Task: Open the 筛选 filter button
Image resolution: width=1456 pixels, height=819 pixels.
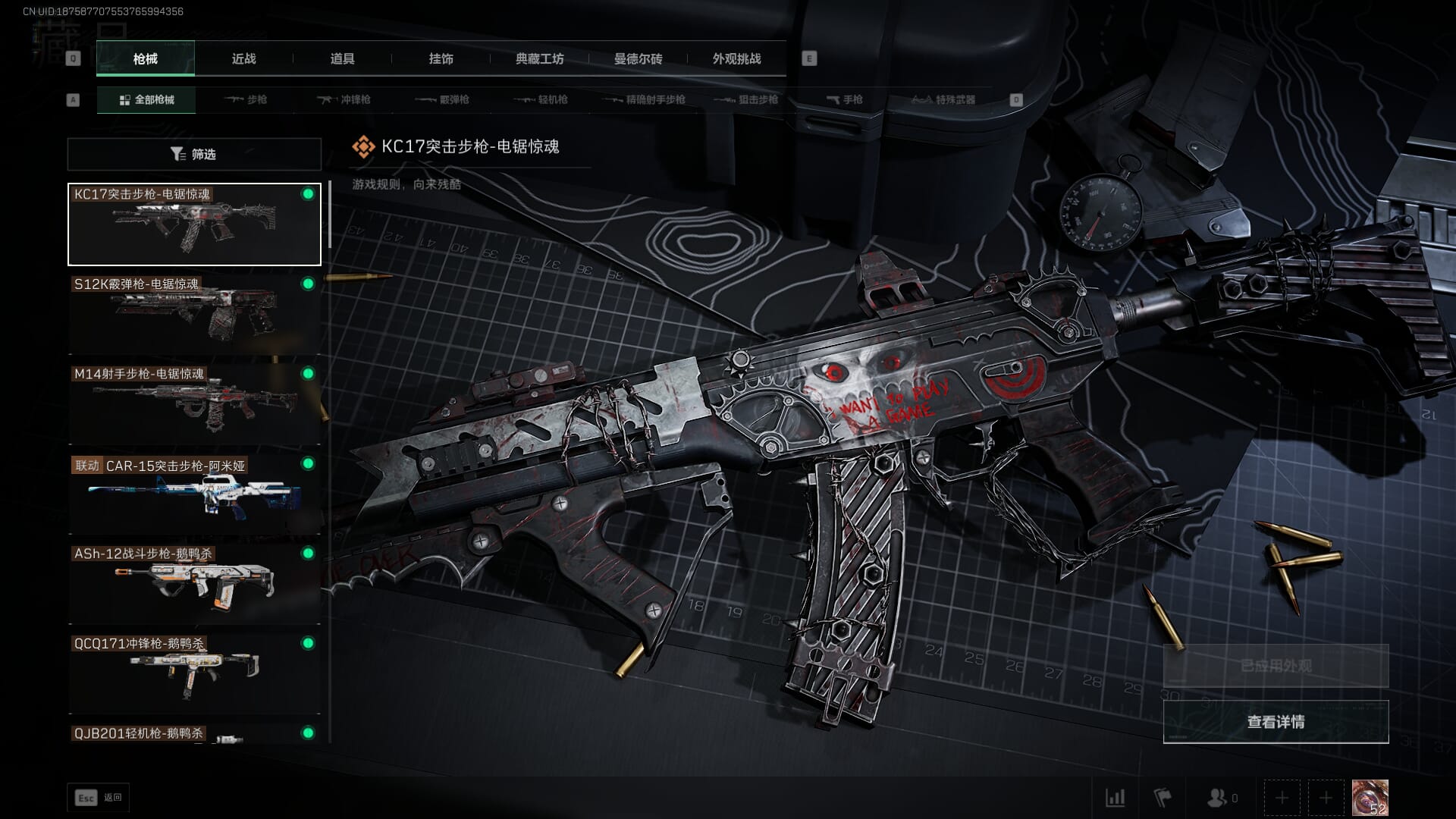Action: pyautogui.click(x=194, y=154)
